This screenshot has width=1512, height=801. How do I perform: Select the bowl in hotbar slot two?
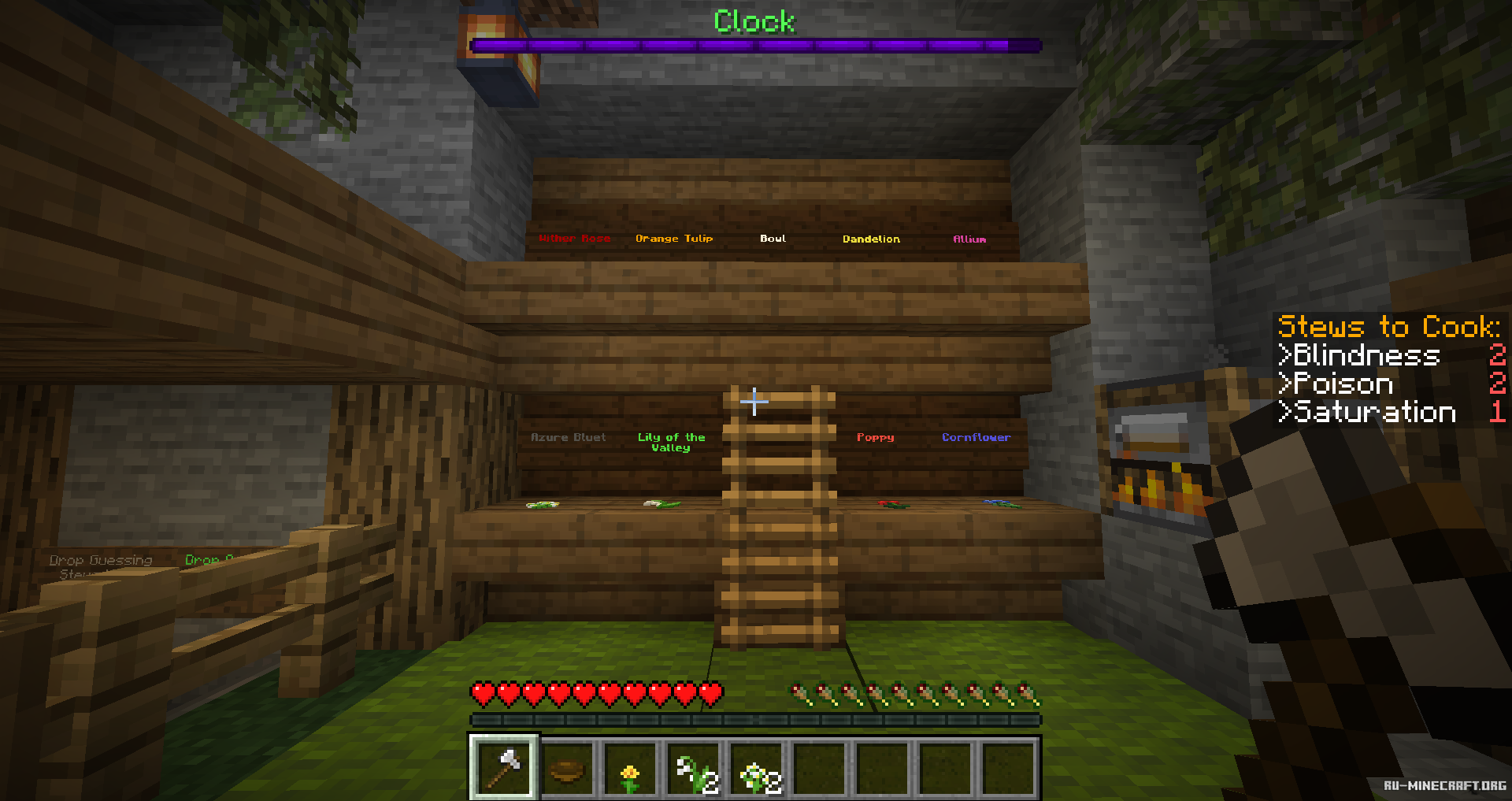click(569, 769)
